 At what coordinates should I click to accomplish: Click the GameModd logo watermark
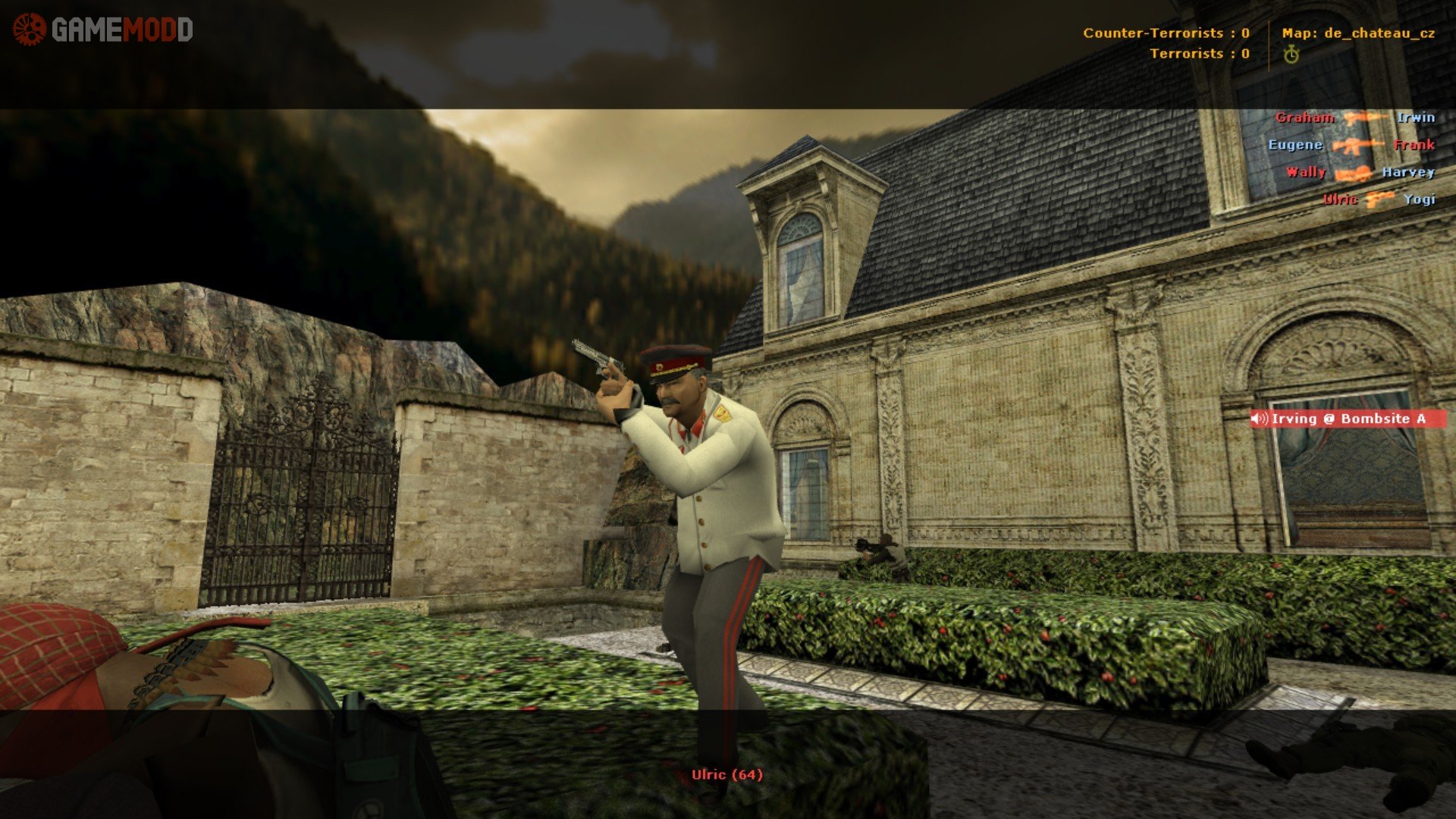click(103, 30)
